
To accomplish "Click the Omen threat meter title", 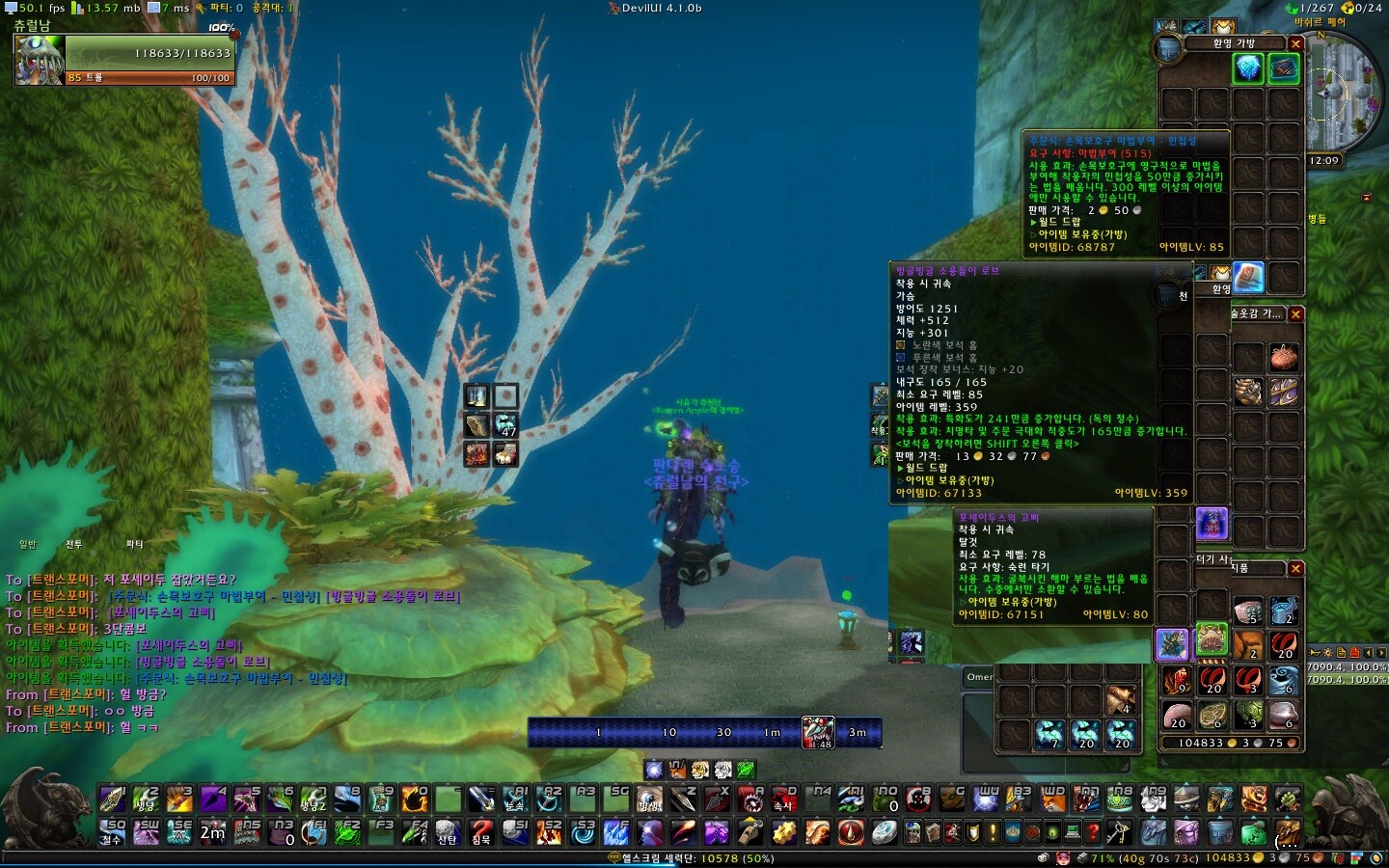I will coord(979,677).
